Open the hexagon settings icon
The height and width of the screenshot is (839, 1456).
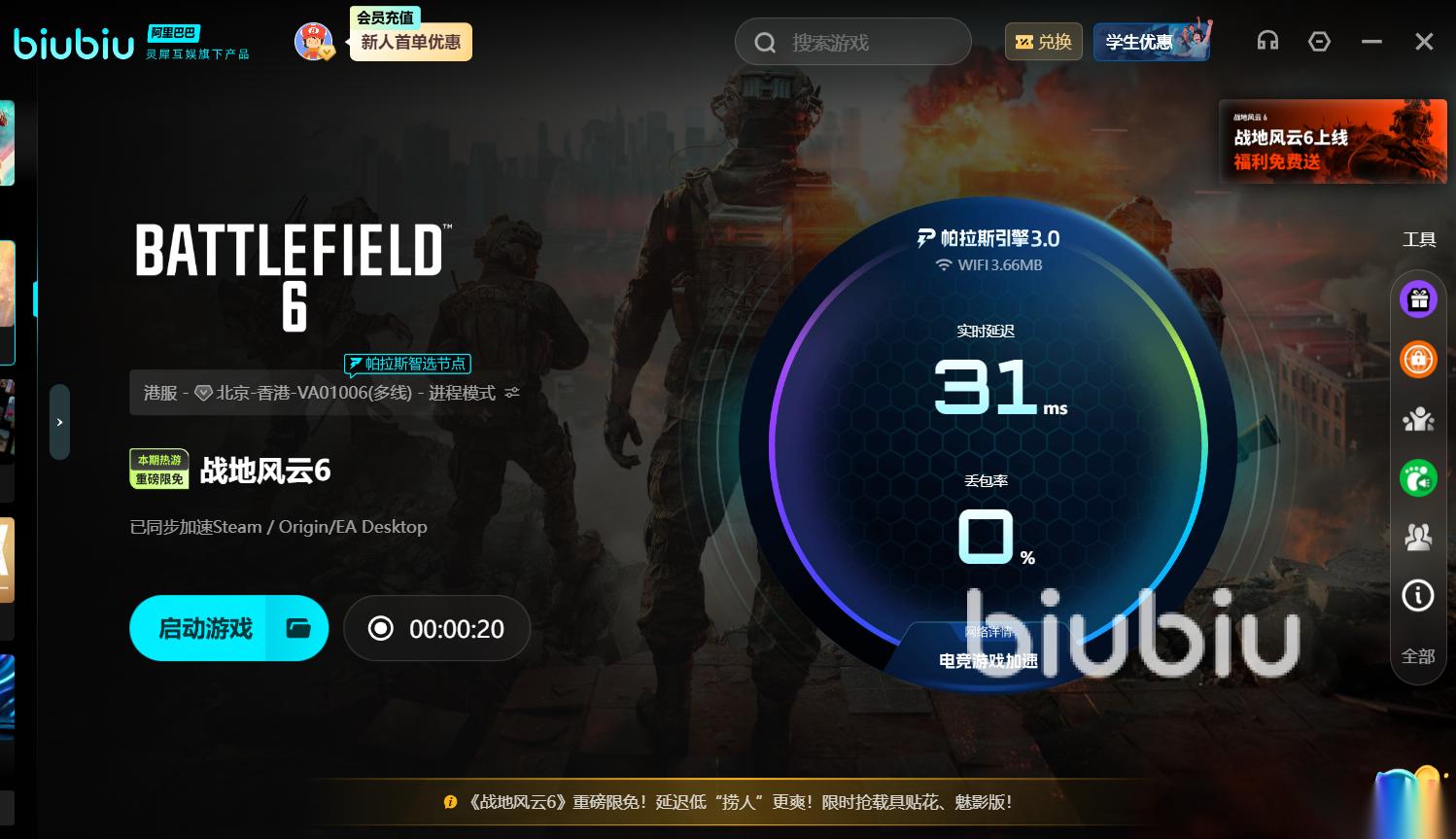tap(1319, 41)
